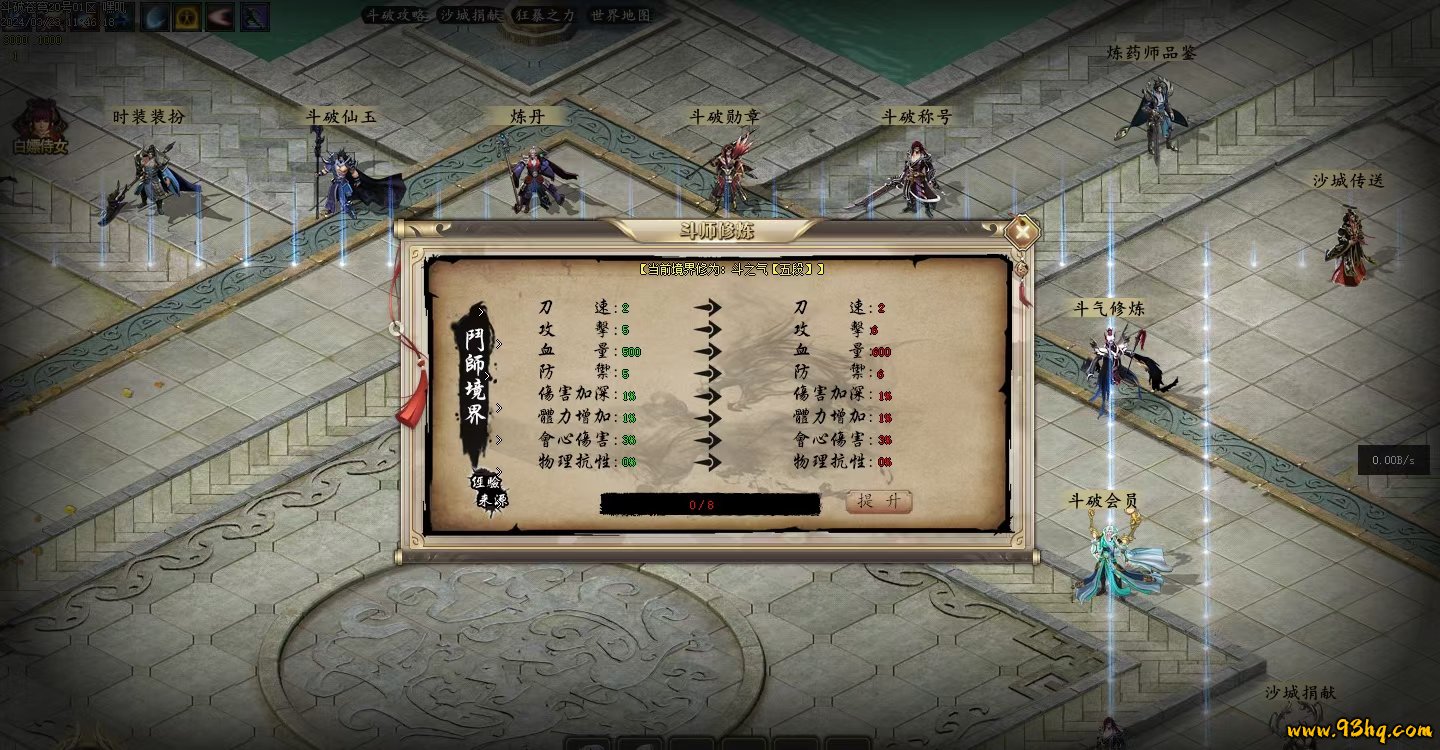Activate the 狂暴之力 menu entry
Viewport: 1440px width, 750px height.
[x=545, y=16]
